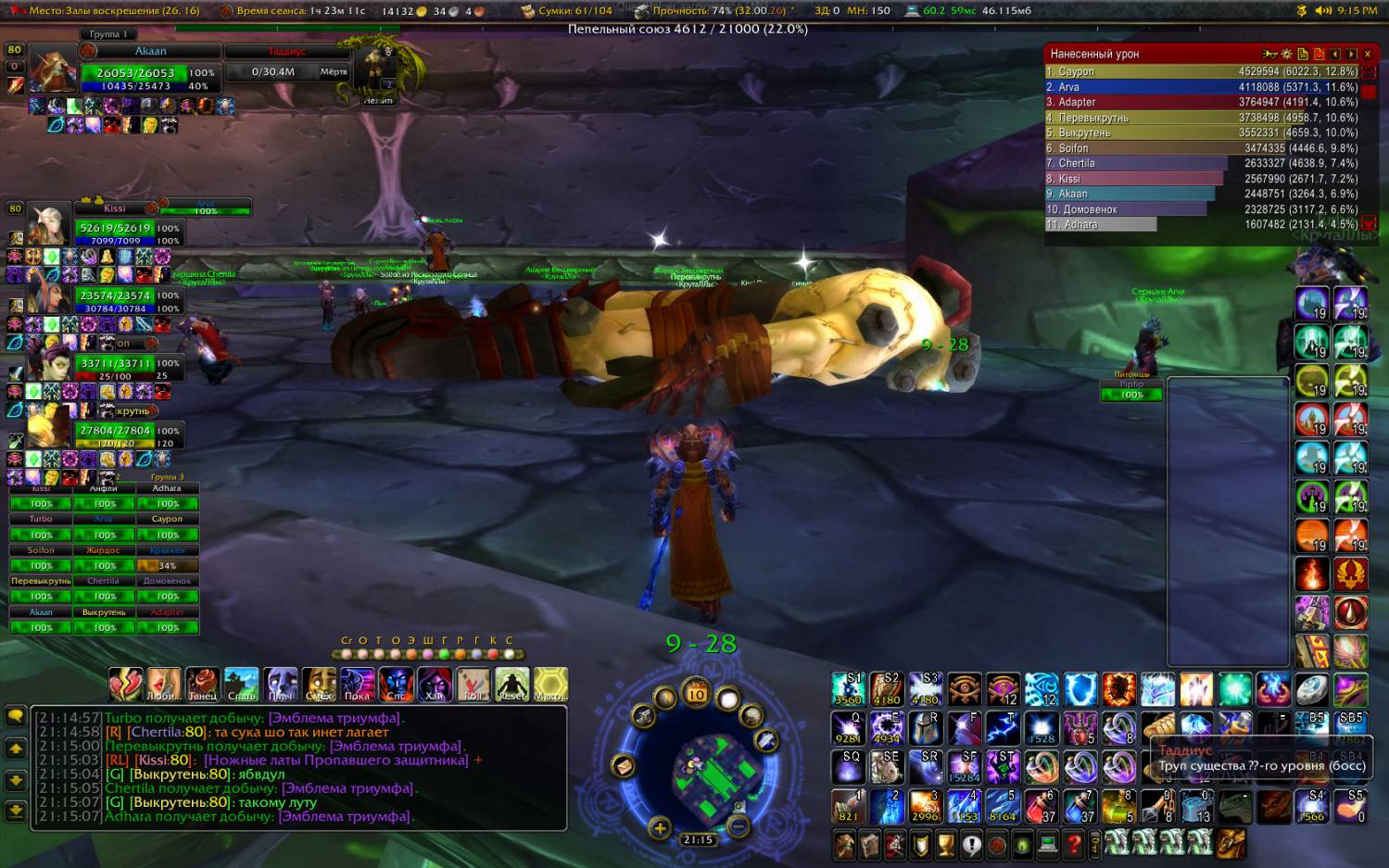Open the calendar button showing day 10
1389x868 pixels.
(x=696, y=693)
